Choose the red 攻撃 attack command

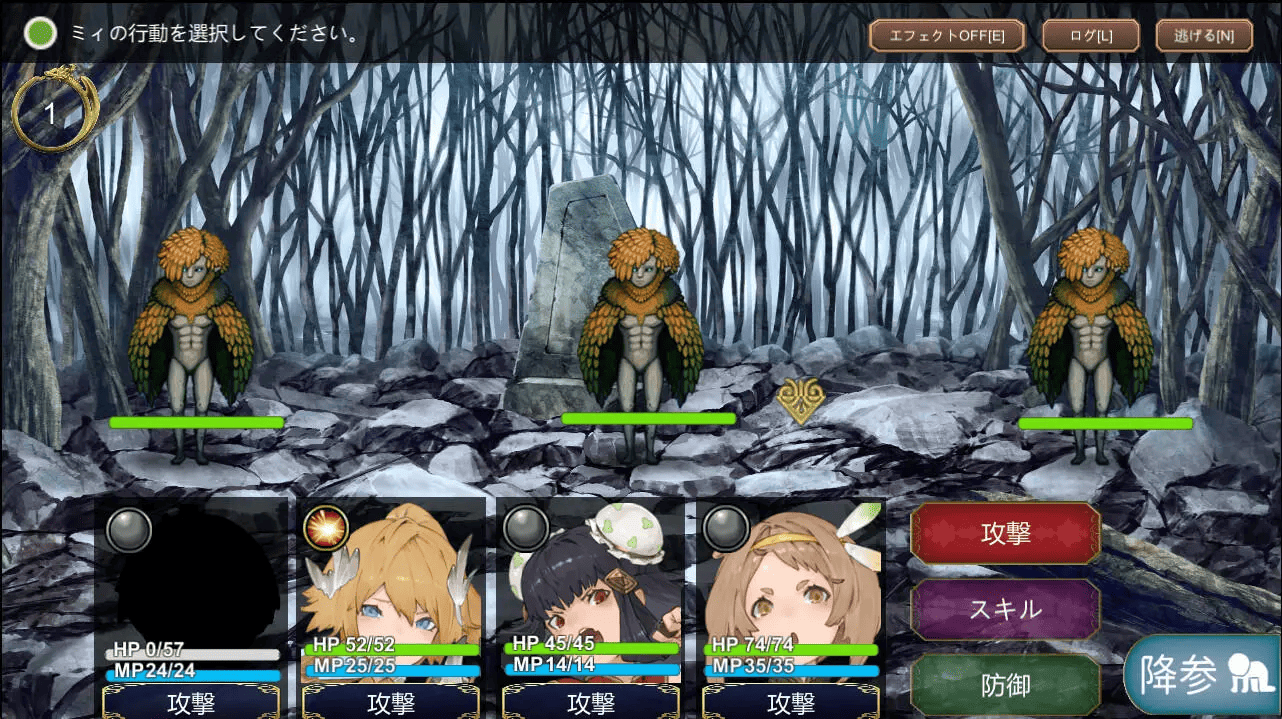[x=1005, y=533]
